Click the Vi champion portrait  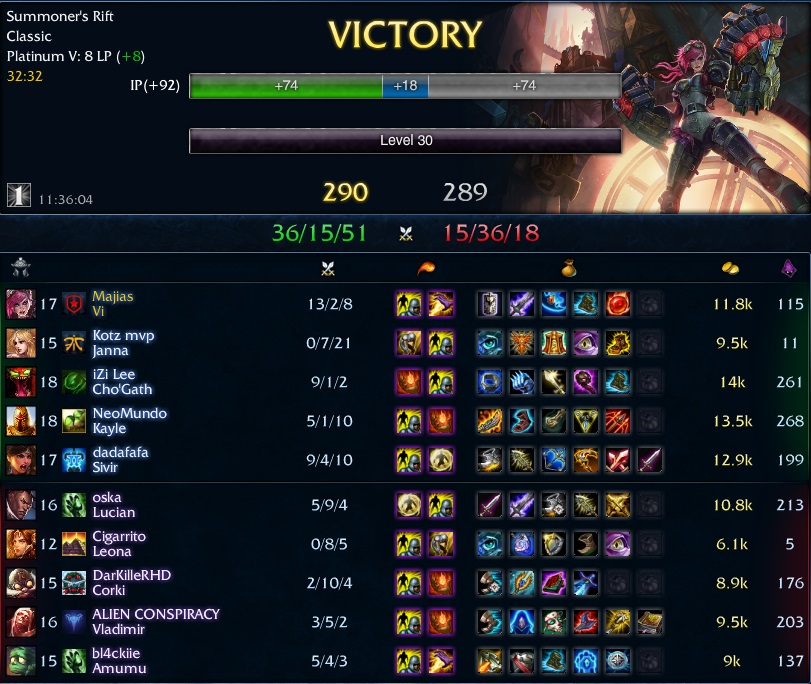point(19,303)
